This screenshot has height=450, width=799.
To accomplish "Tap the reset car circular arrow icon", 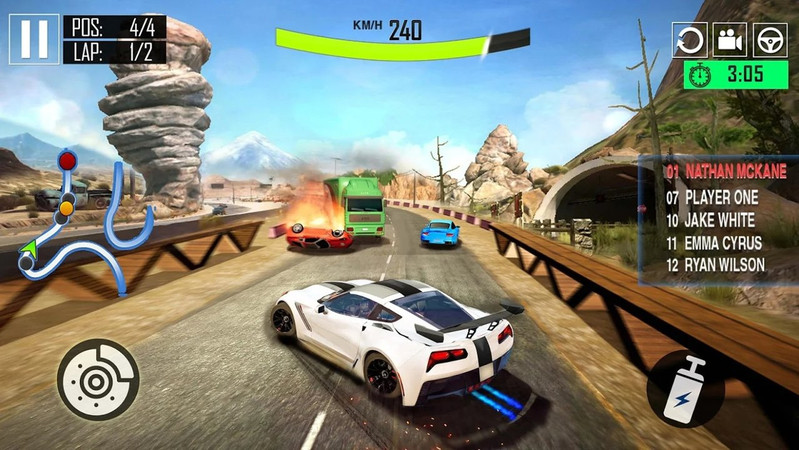I will point(689,39).
